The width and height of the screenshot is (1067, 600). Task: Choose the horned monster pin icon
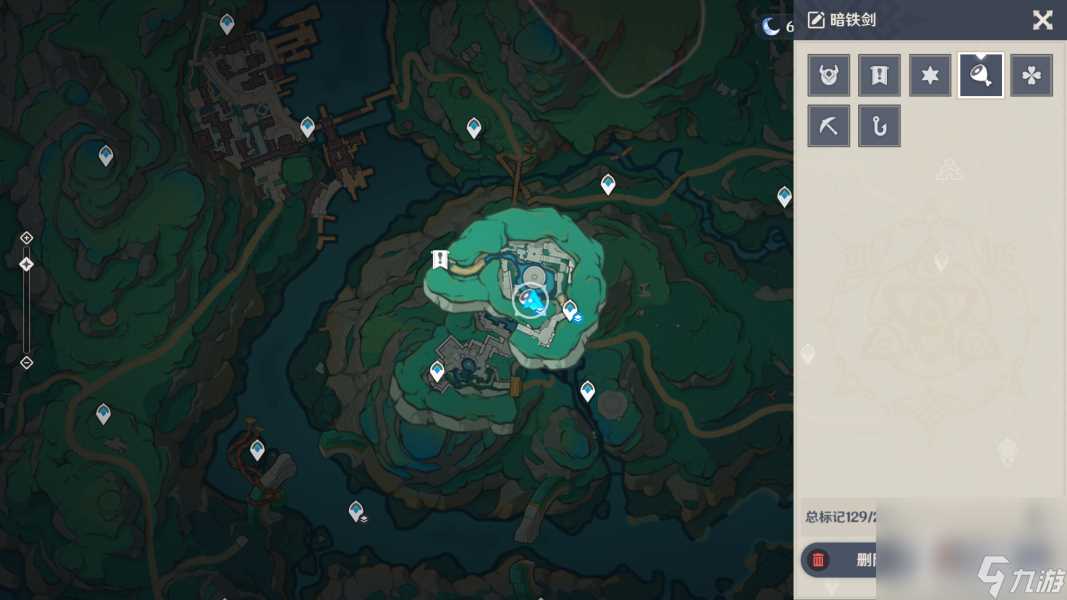(829, 75)
